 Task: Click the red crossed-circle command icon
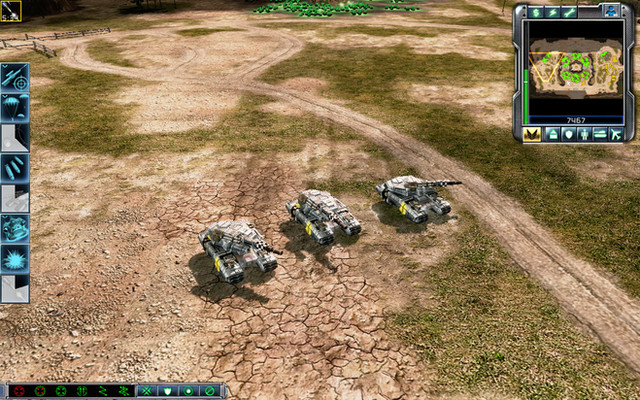point(17,391)
